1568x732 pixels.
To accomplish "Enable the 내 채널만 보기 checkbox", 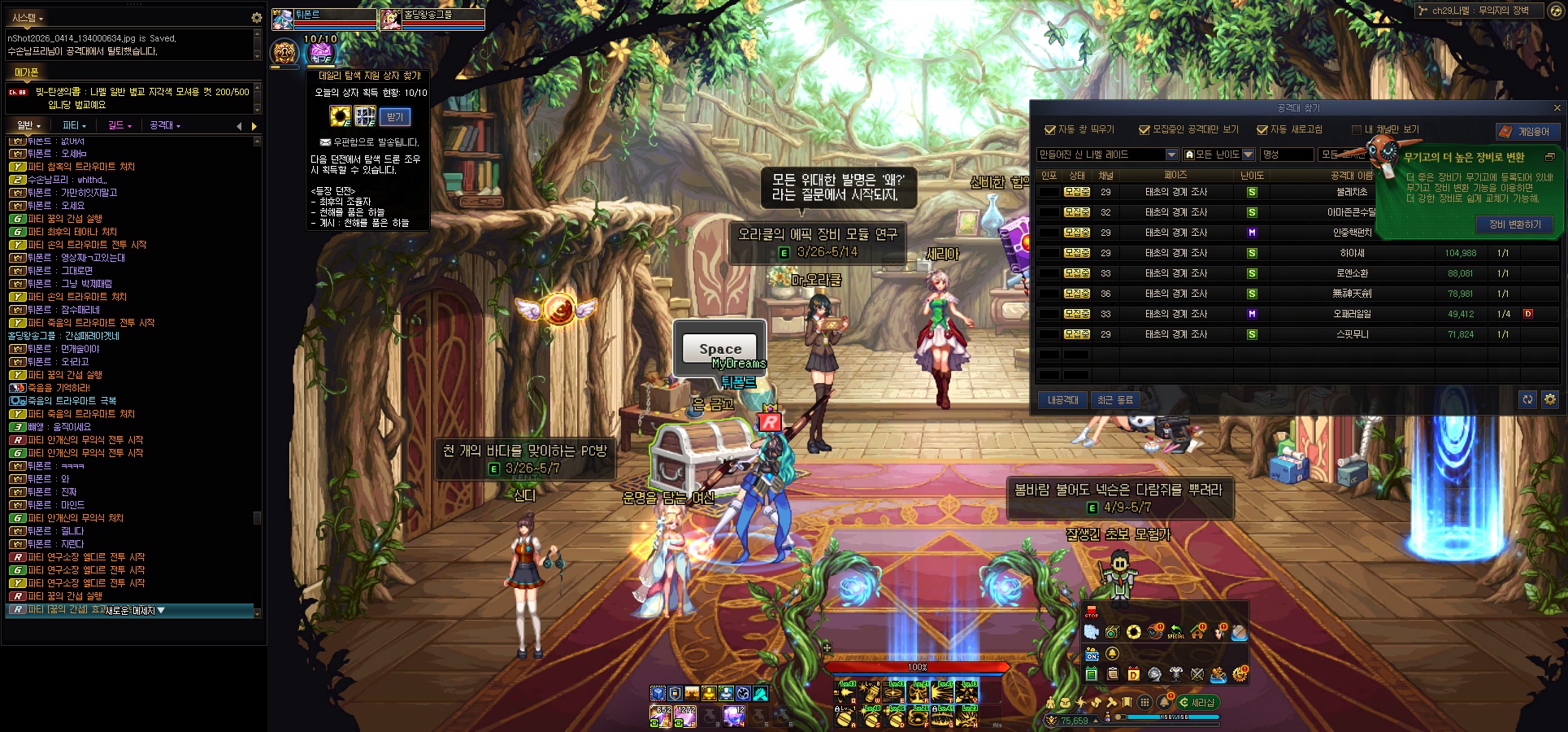I will coord(1356,130).
